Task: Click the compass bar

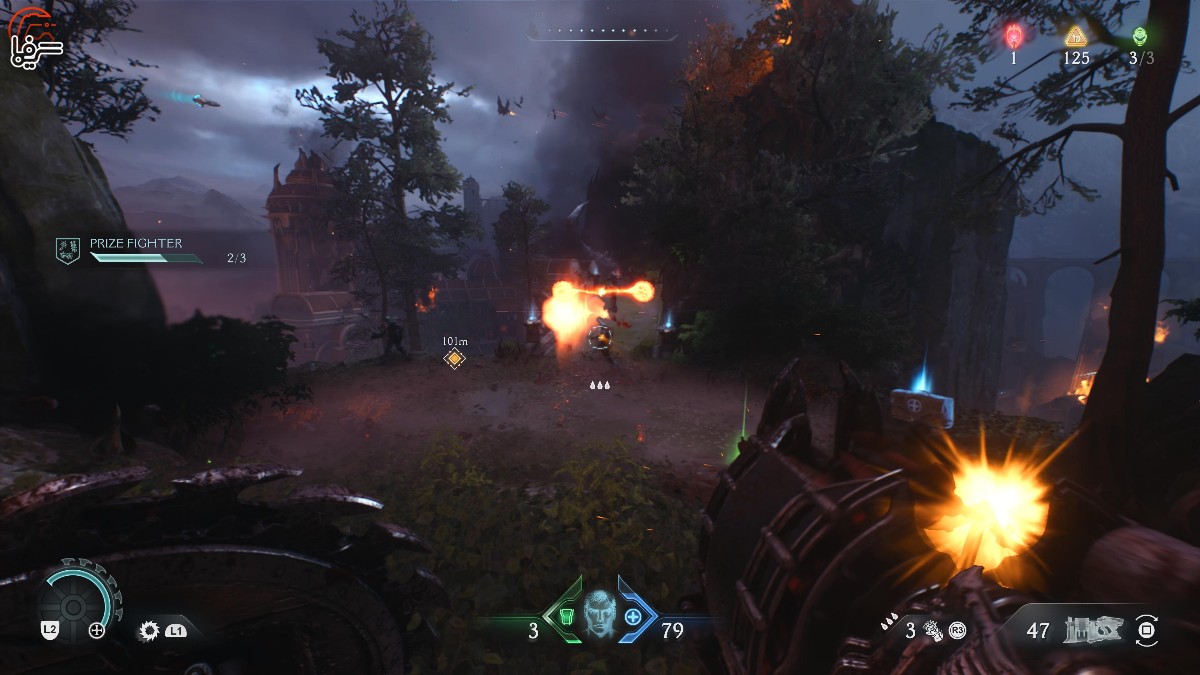Action: tap(602, 33)
